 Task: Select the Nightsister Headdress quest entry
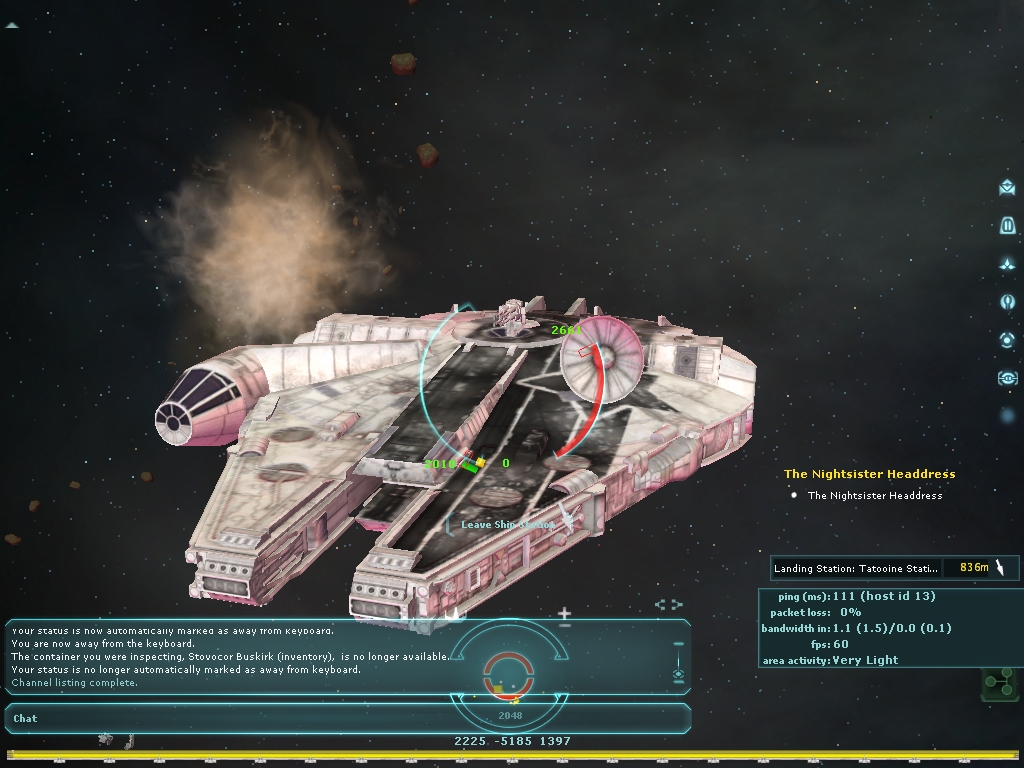tap(874, 495)
